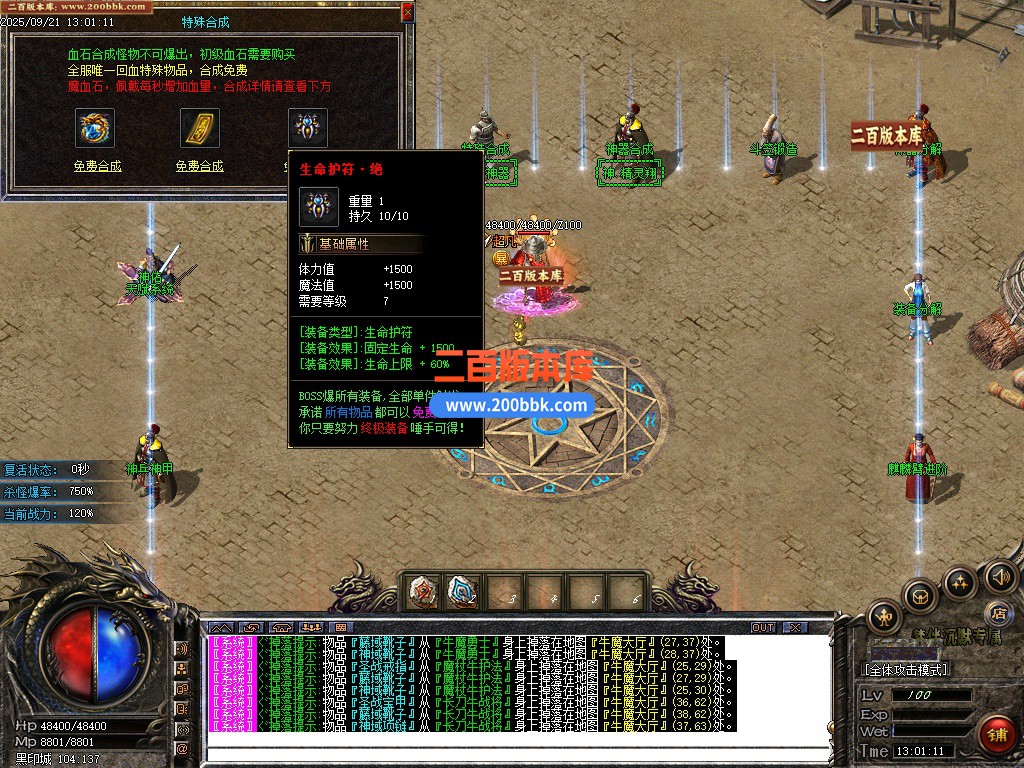The height and width of the screenshot is (768, 1024).
Task: Close the 特殊合成 crafting window
Action: 407,11
